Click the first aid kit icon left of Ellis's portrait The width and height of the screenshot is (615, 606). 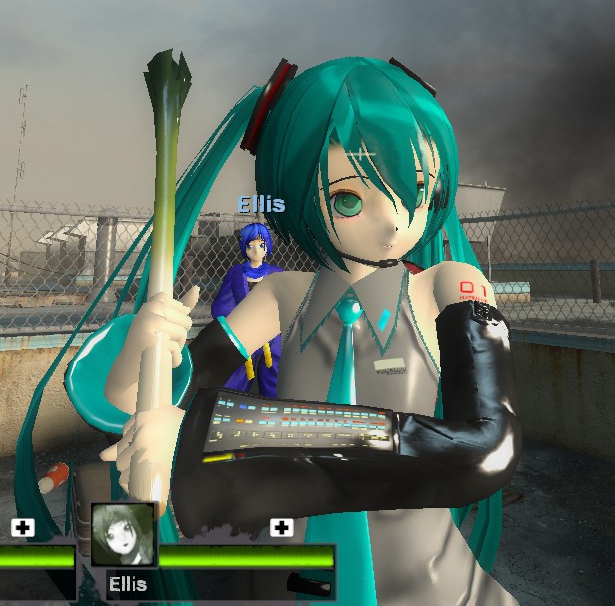[x=22, y=527]
